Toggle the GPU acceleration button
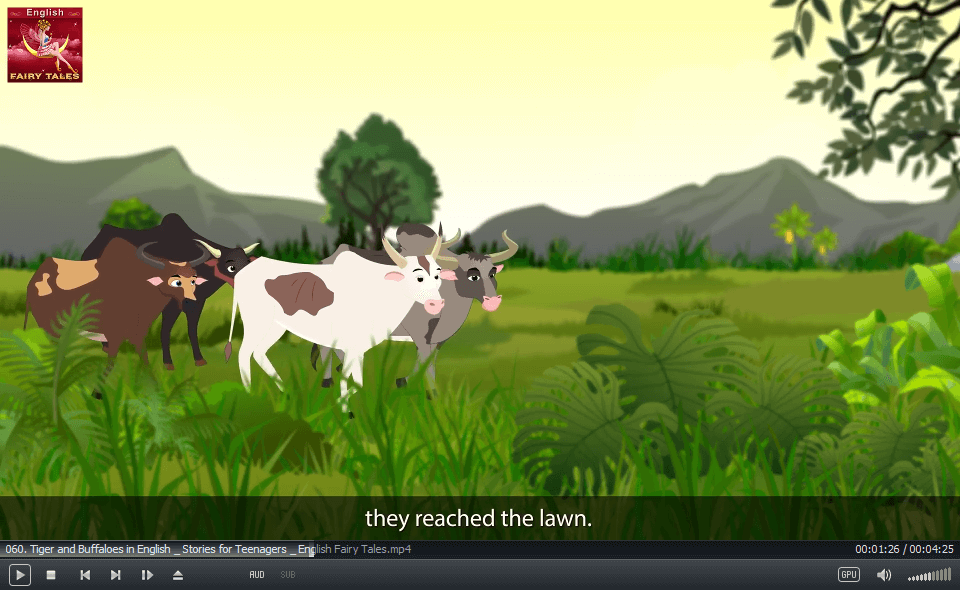Screen dimensions: 960x590 pyautogui.click(x=849, y=575)
